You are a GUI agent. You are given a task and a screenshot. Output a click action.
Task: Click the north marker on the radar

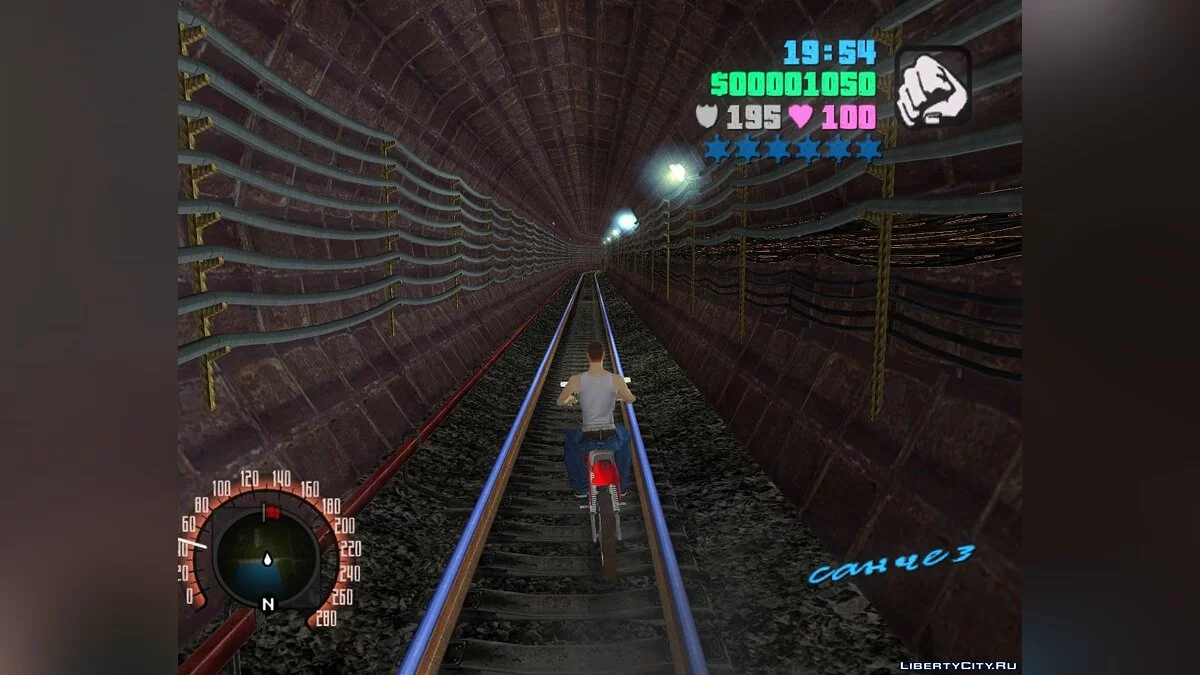(267, 604)
